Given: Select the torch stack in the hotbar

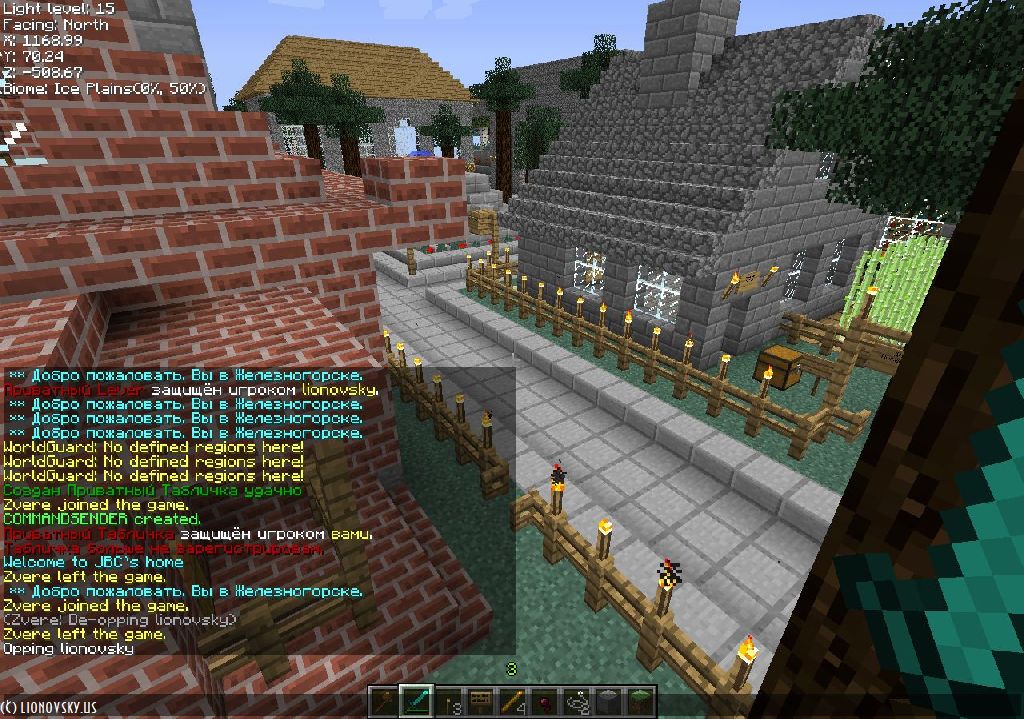Looking at the screenshot, I should (x=448, y=702).
